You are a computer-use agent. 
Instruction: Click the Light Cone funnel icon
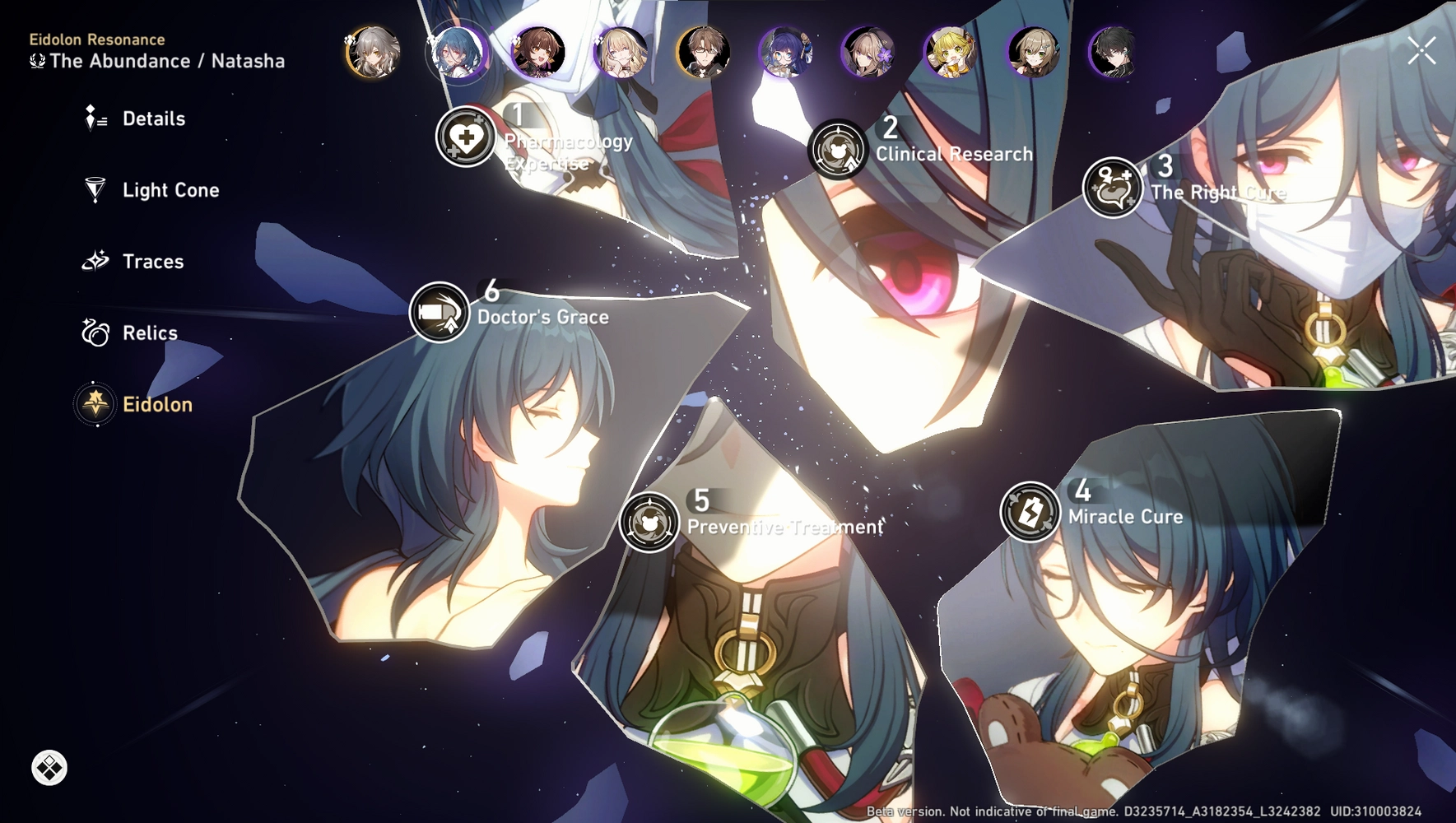pyautogui.click(x=95, y=189)
